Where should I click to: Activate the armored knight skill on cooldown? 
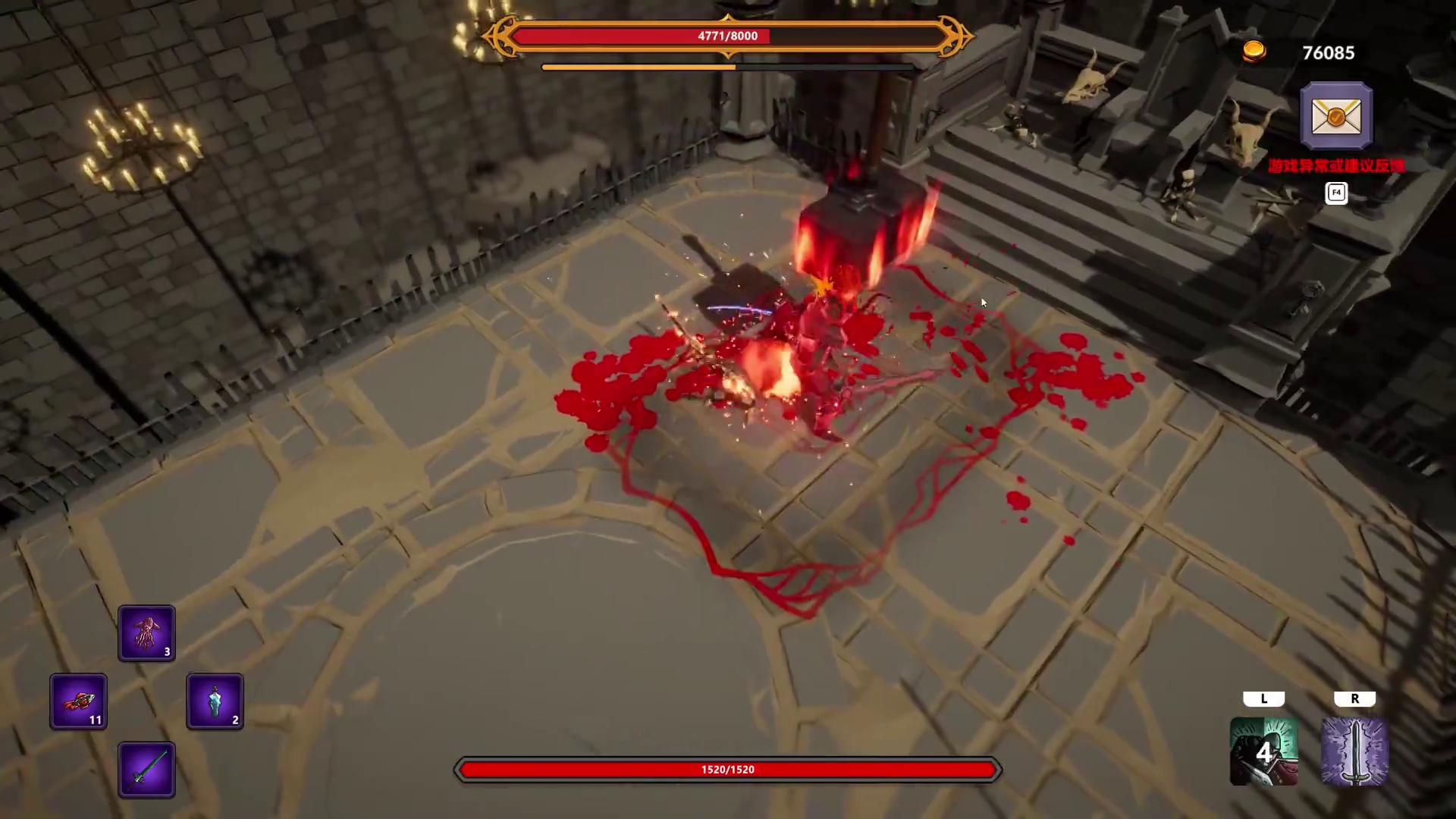click(x=1263, y=752)
